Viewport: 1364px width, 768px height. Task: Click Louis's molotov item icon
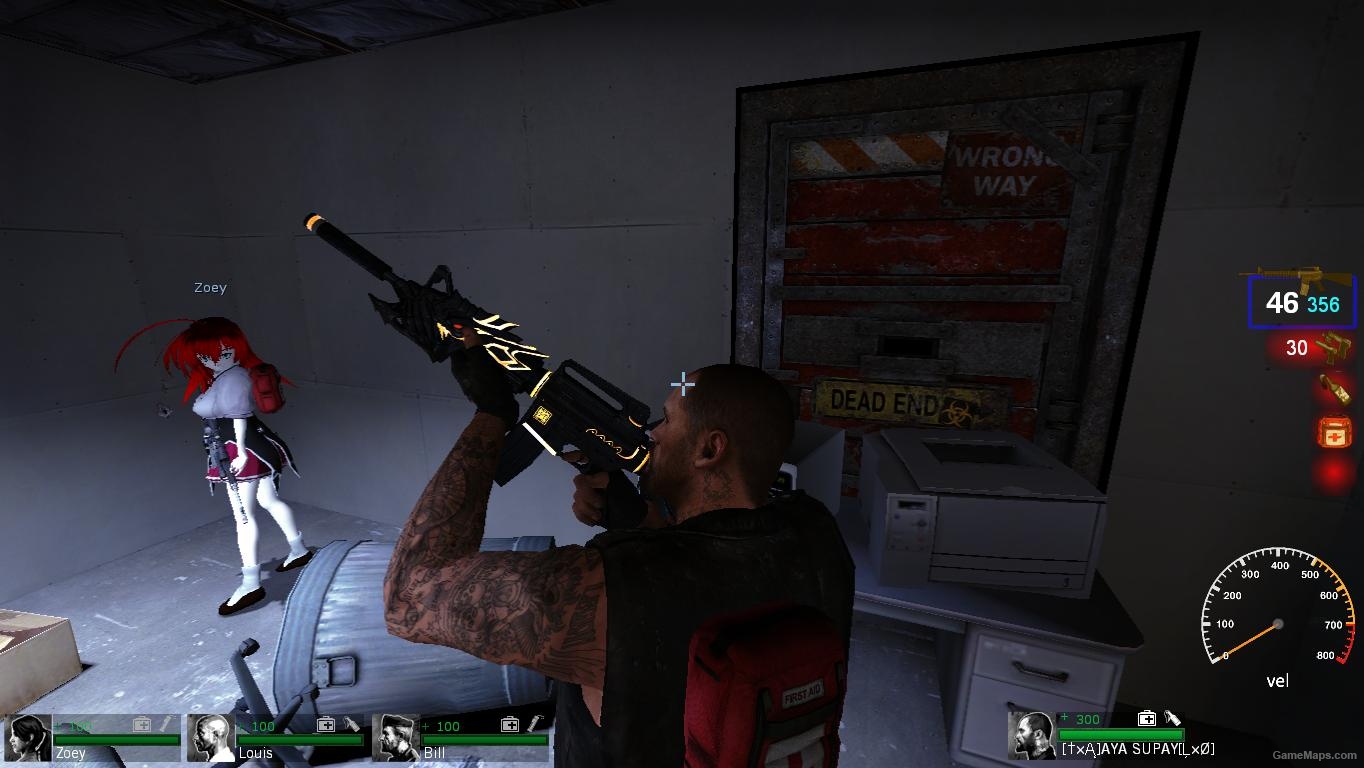click(352, 723)
